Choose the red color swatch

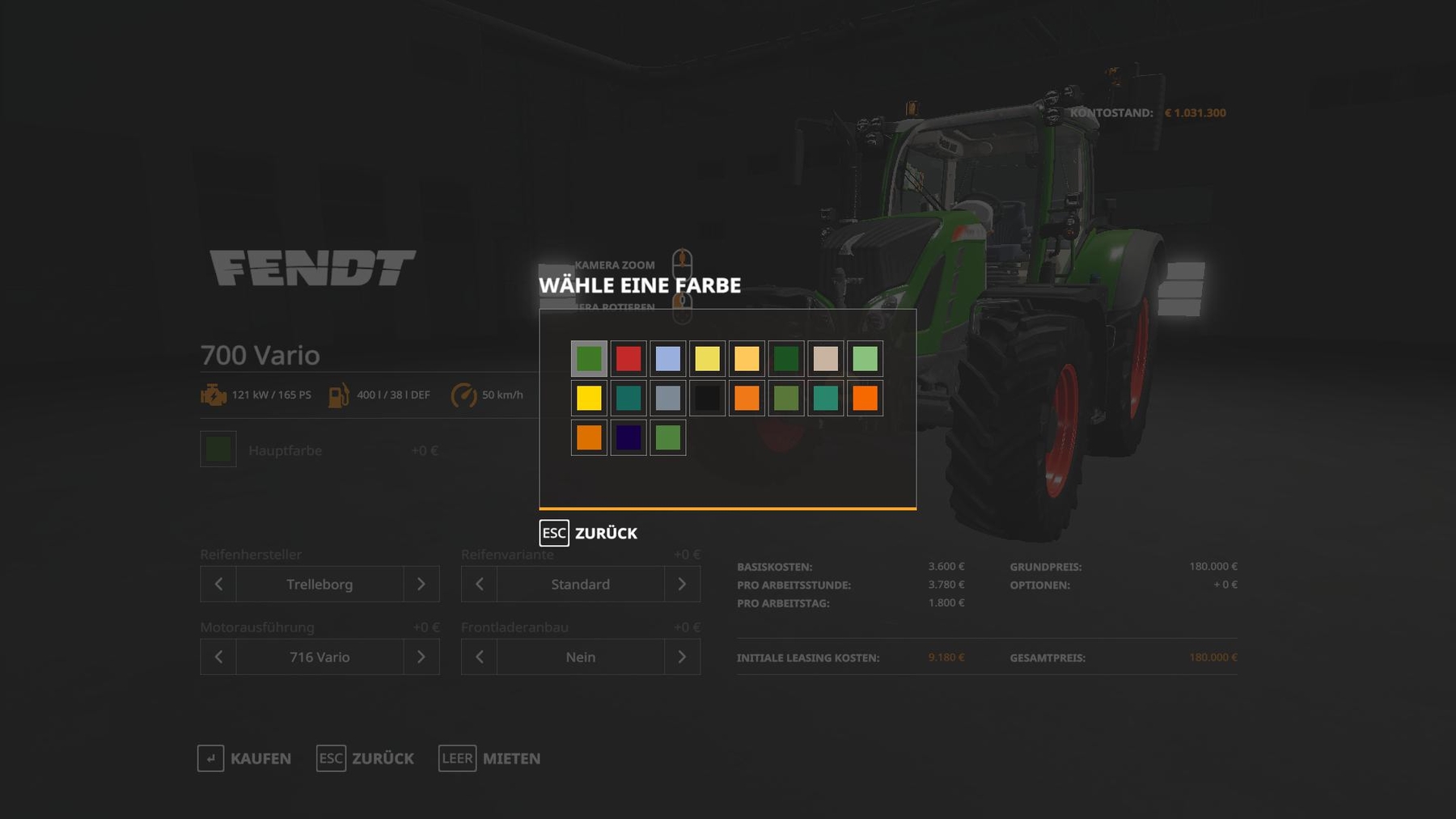point(629,358)
